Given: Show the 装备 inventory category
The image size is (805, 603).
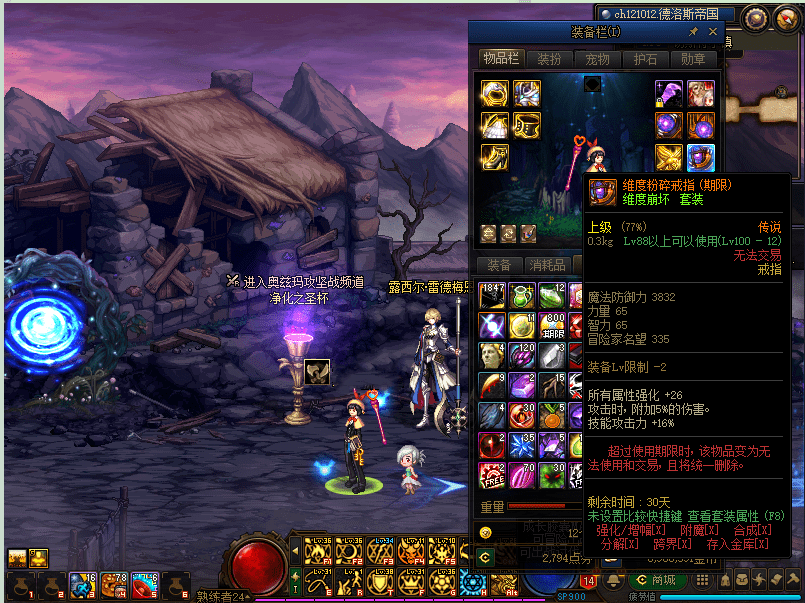Looking at the screenshot, I should [499, 265].
